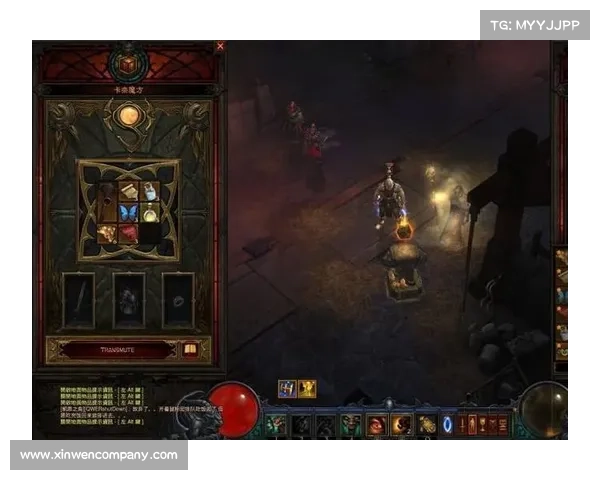
Task: Click the blue buff icon above the skill bar
Action: coord(288,389)
